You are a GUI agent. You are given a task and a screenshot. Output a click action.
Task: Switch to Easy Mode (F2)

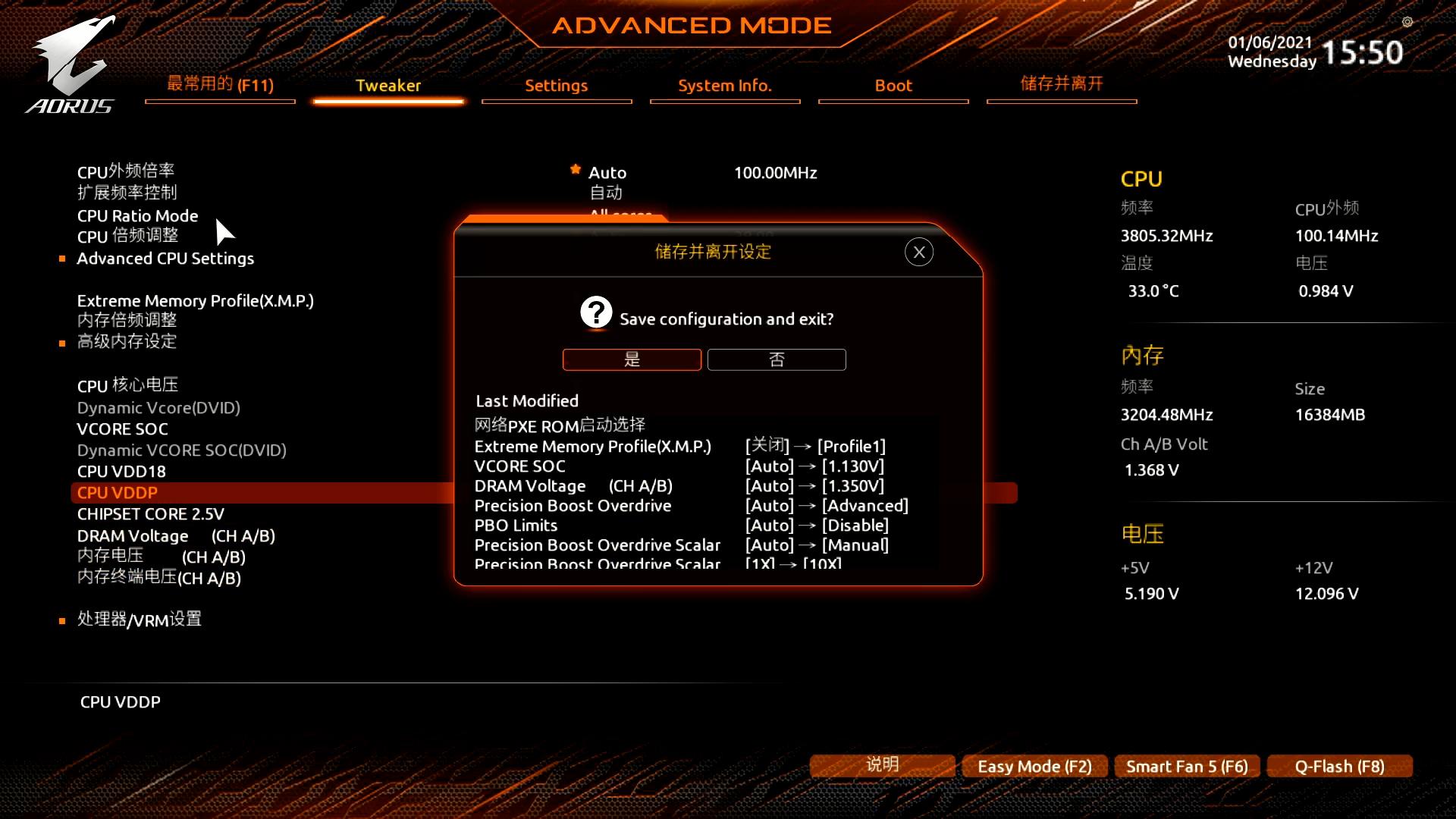(1034, 766)
